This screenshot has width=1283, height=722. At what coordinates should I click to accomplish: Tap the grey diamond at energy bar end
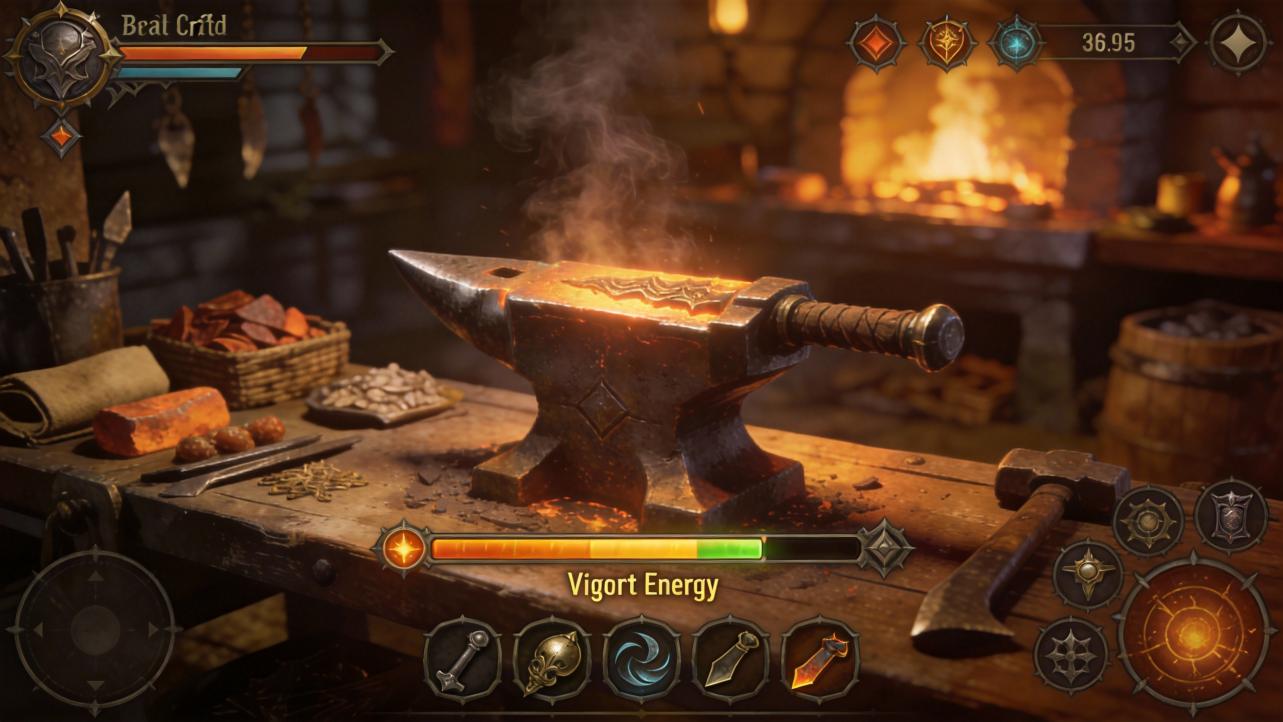pyautogui.click(x=886, y=549)
